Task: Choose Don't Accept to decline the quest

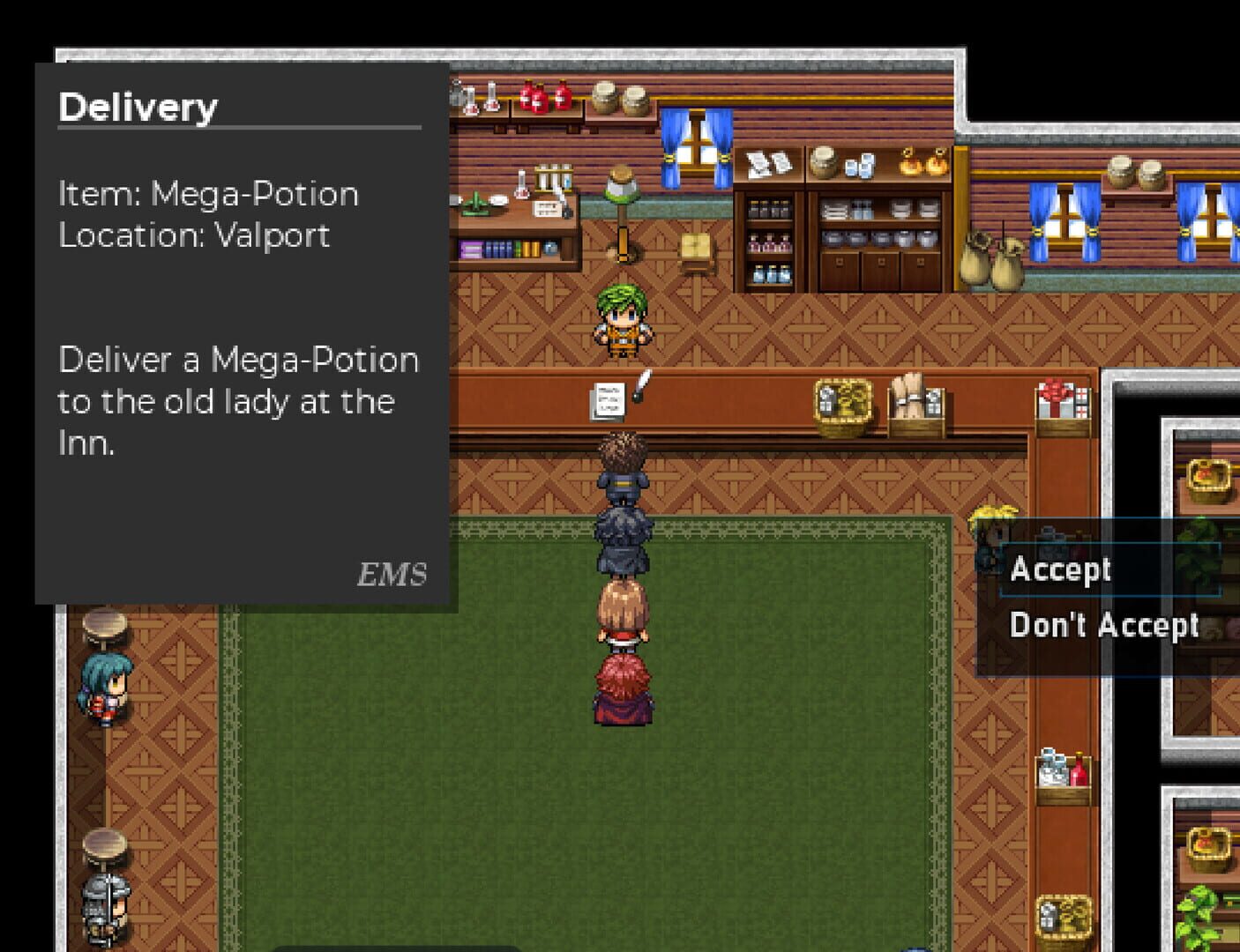Action: pos(1105,625)
